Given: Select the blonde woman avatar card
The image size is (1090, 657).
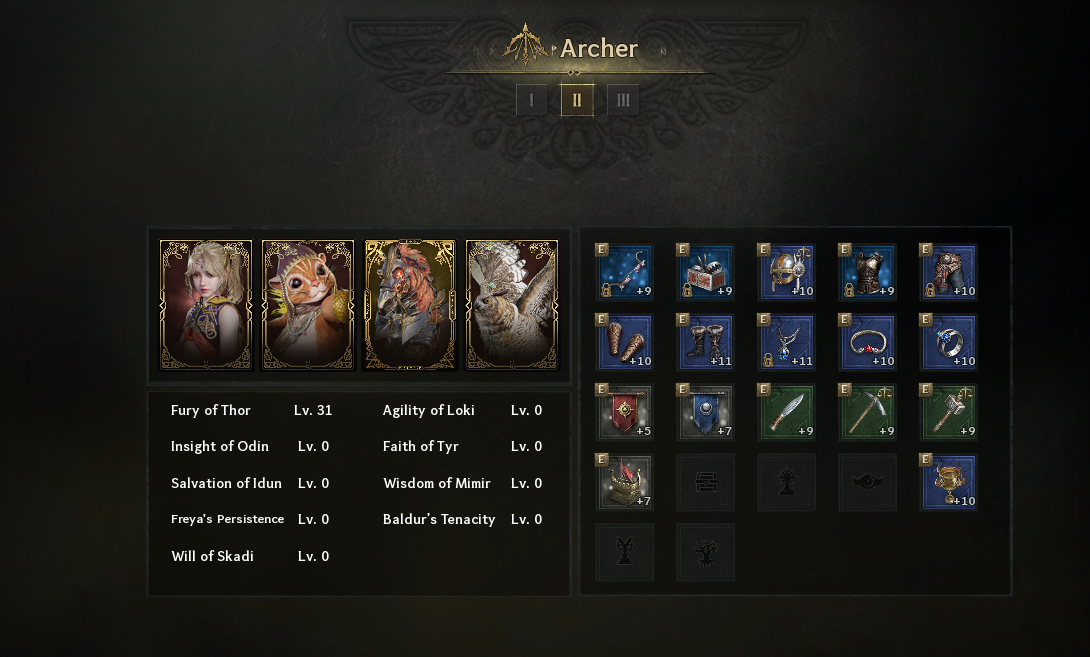Looking at the screenshot, I should point(206,305).
